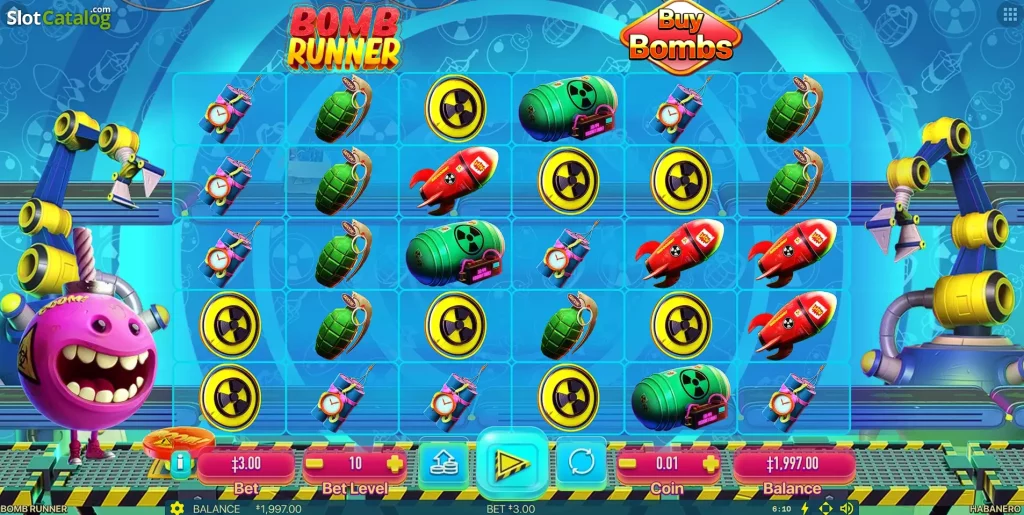Activate the max bet coin stack button
The width and height of the screenshot is (1024, 515).
coord(443,463)
